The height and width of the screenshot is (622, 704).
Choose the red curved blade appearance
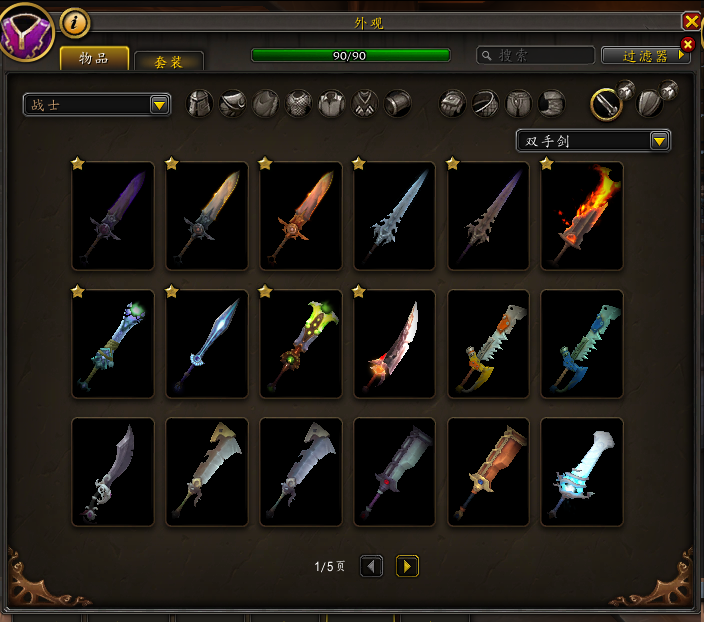[395, 344]
